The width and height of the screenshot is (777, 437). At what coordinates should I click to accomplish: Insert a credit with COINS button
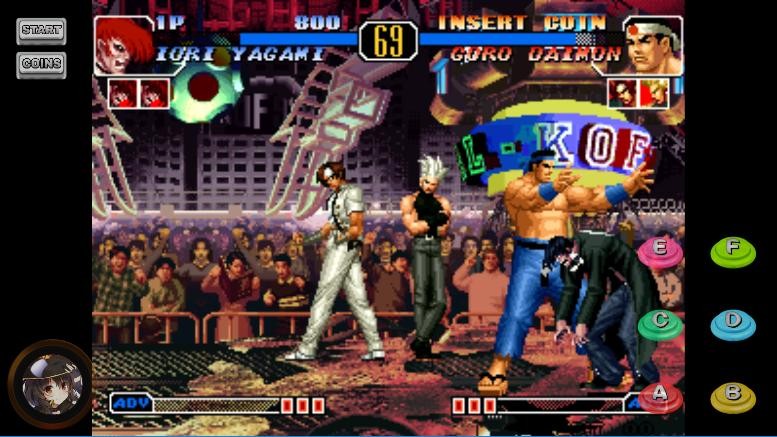(x=41, y=64)
